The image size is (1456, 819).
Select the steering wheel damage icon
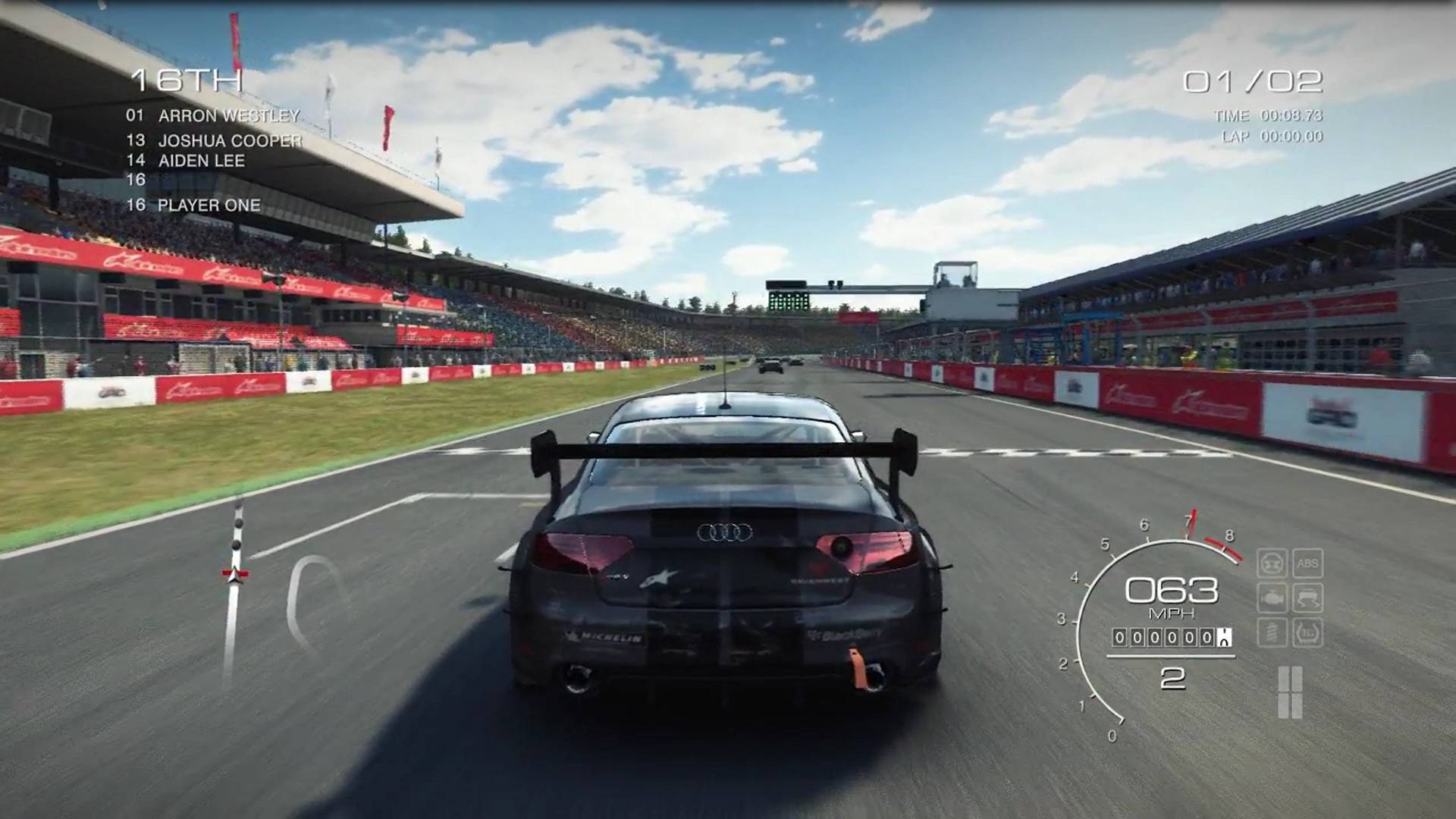click(1272, 563)
